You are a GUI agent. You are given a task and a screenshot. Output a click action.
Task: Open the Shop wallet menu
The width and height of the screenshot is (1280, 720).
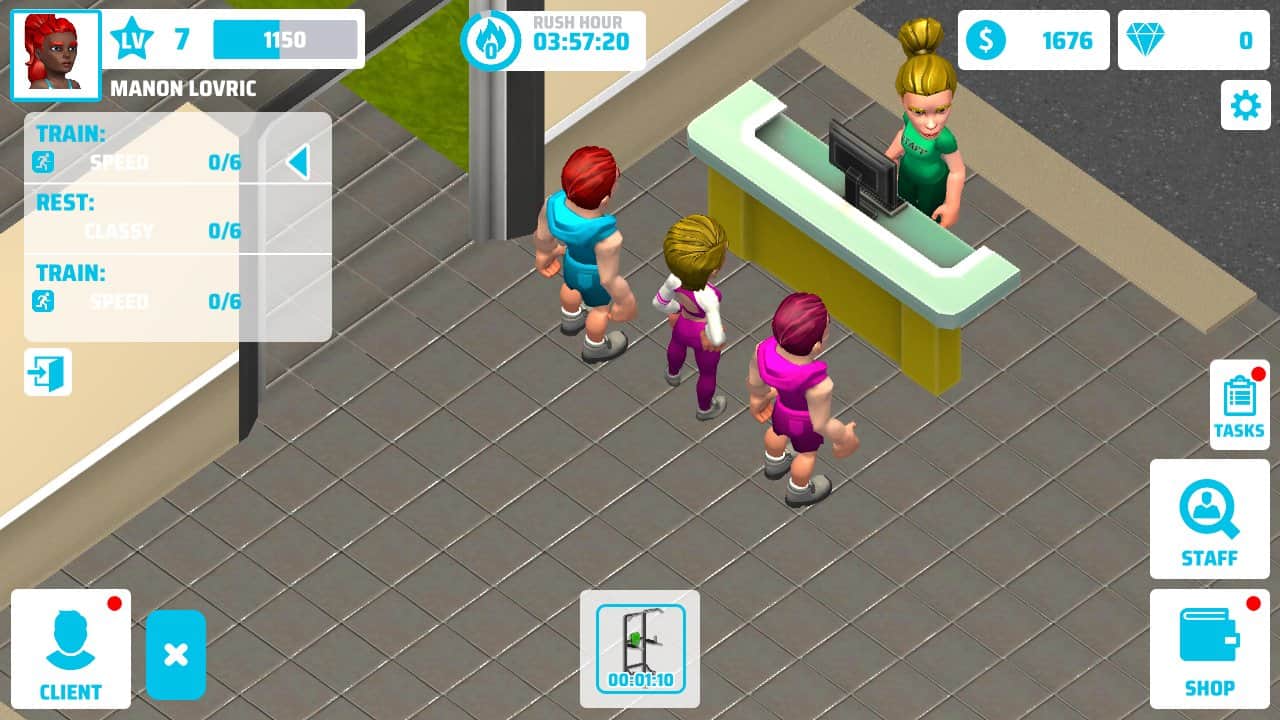[x=1209, y=647]
